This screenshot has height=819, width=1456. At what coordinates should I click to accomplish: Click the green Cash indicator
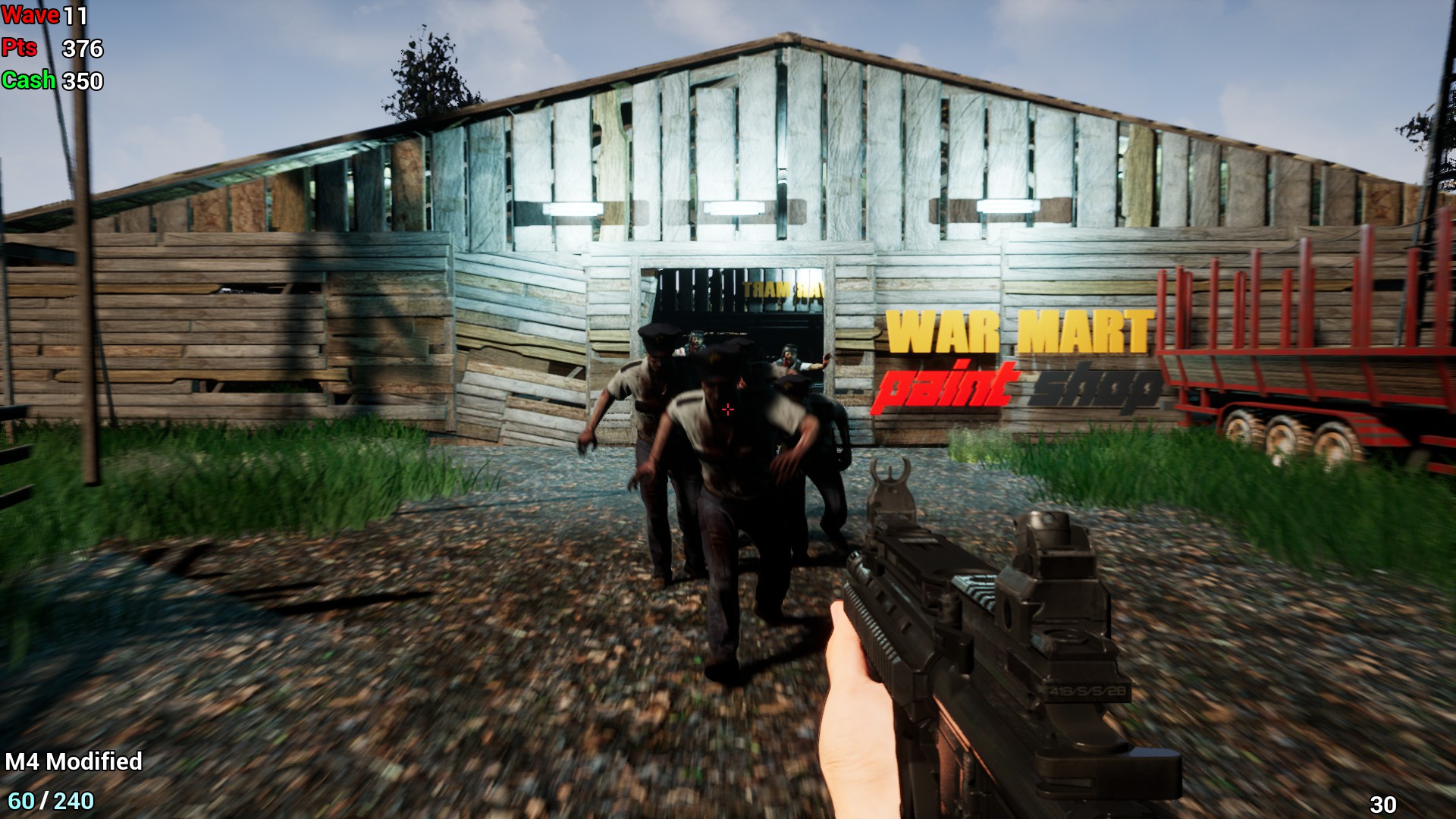coord(29,79)
